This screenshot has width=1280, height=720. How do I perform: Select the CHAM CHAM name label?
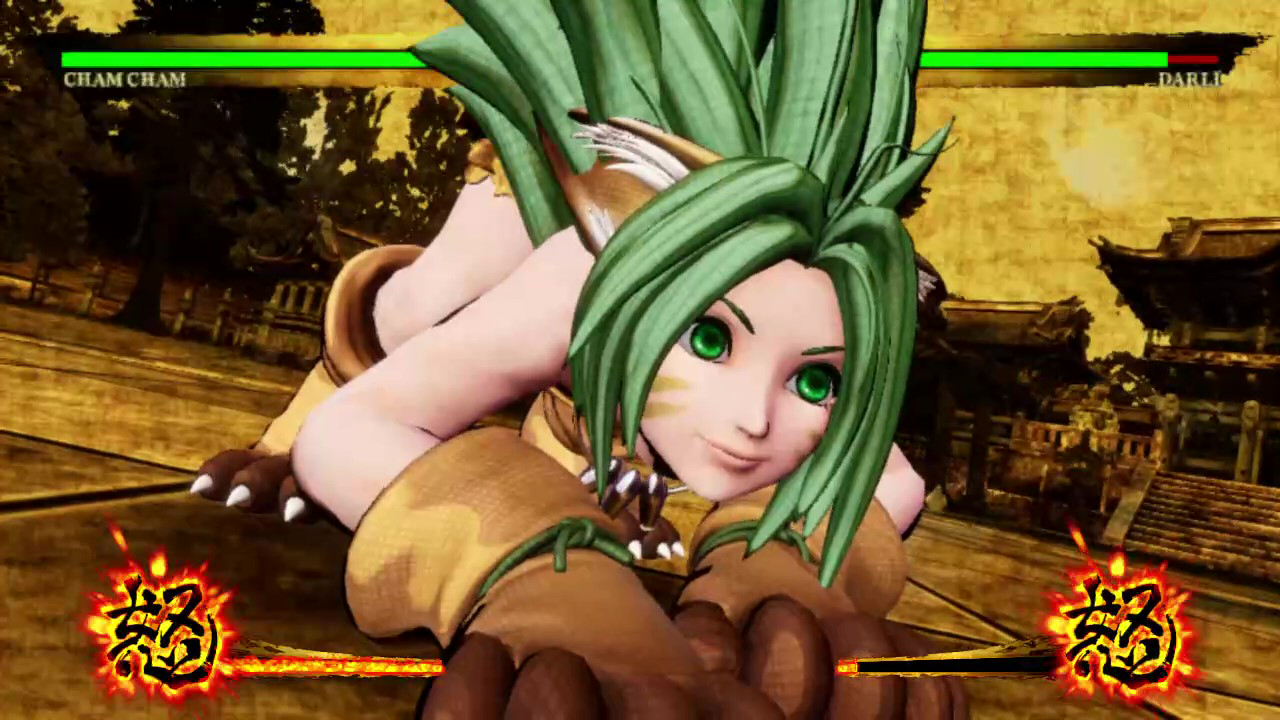125,80
